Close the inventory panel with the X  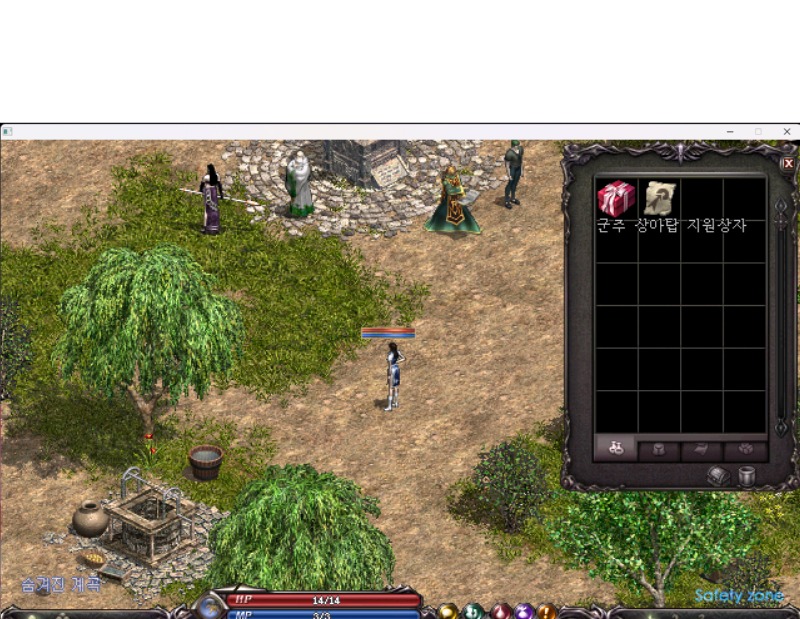788,163
